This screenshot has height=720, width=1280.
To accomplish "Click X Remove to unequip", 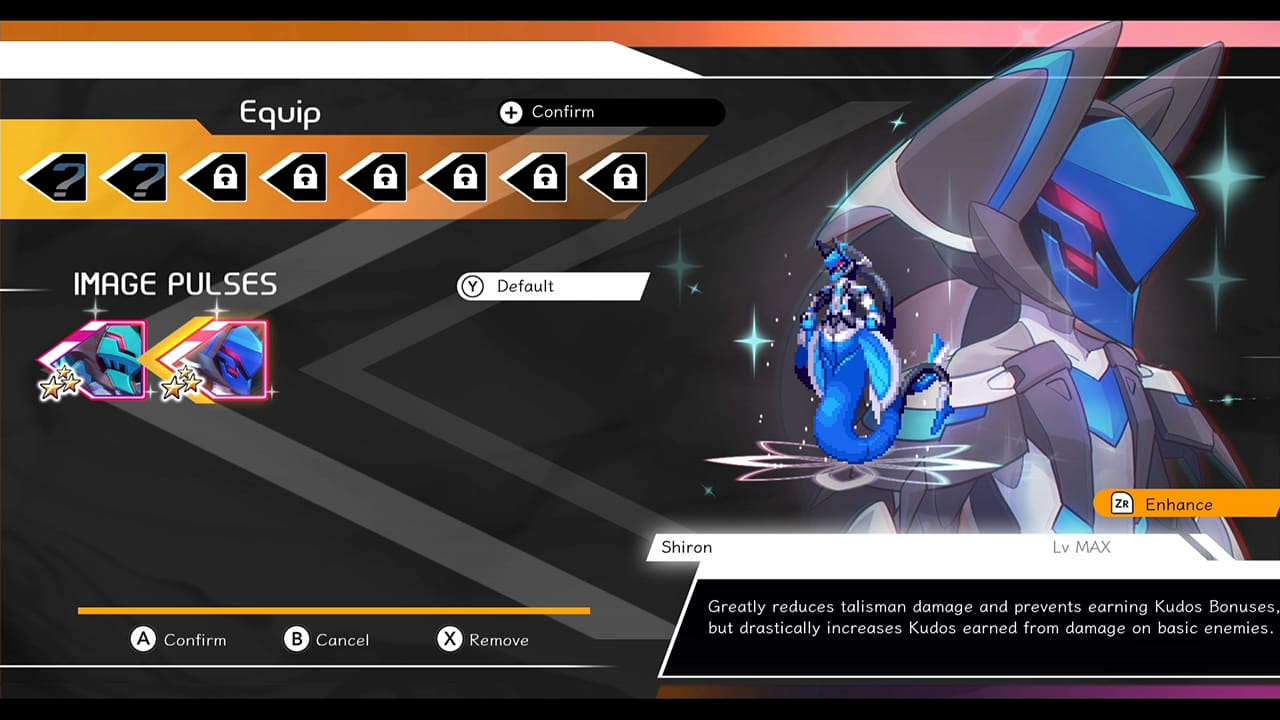I will (482, 640).
